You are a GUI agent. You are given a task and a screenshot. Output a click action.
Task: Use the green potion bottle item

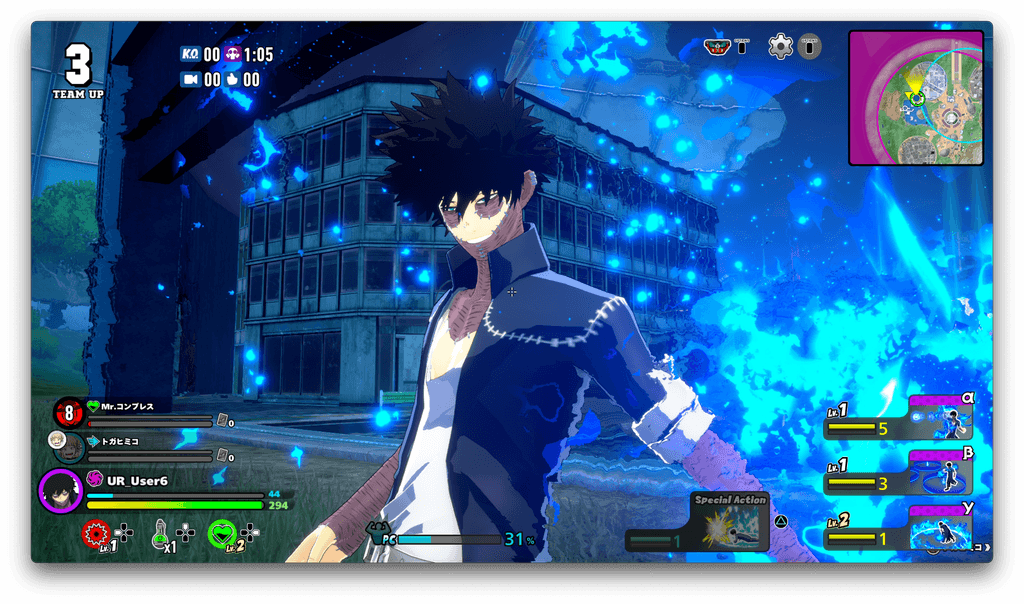[x=160, y=536]
